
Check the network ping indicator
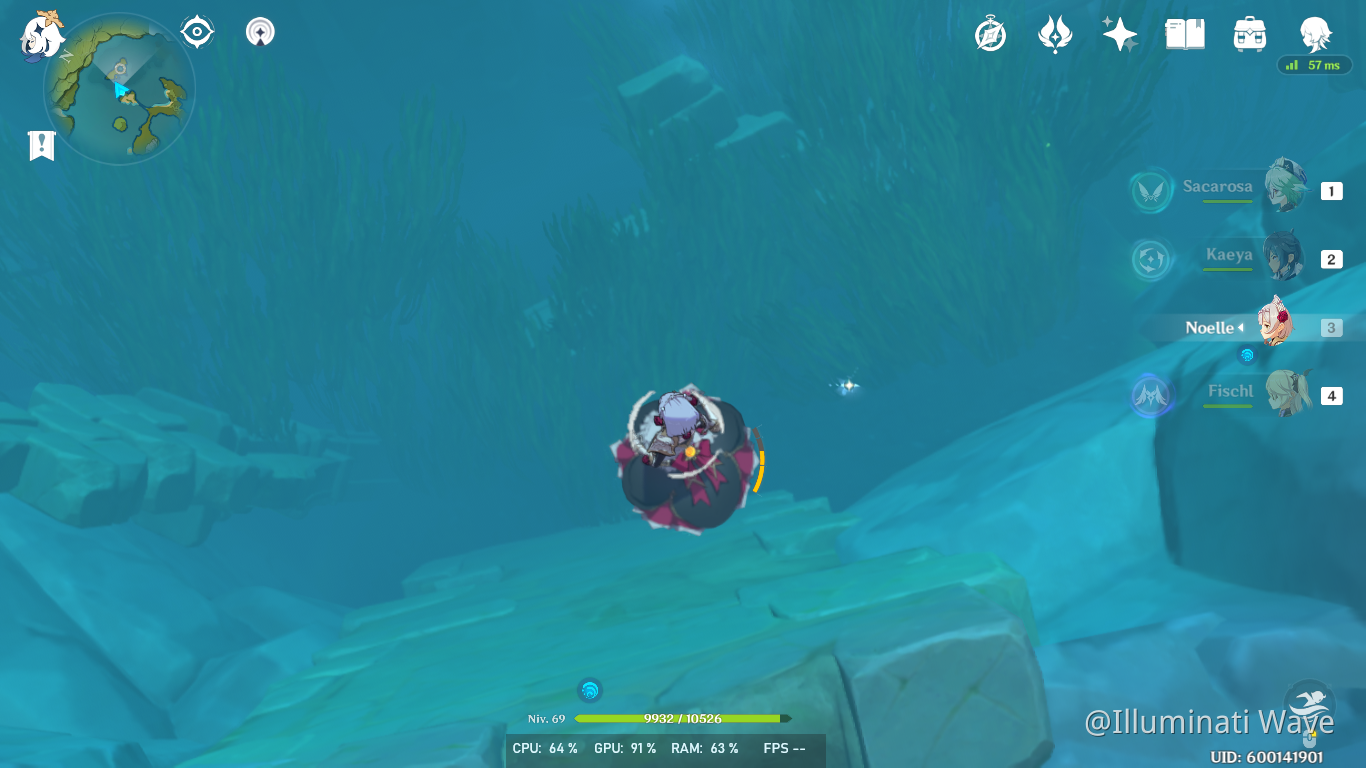click(1313, 64)
